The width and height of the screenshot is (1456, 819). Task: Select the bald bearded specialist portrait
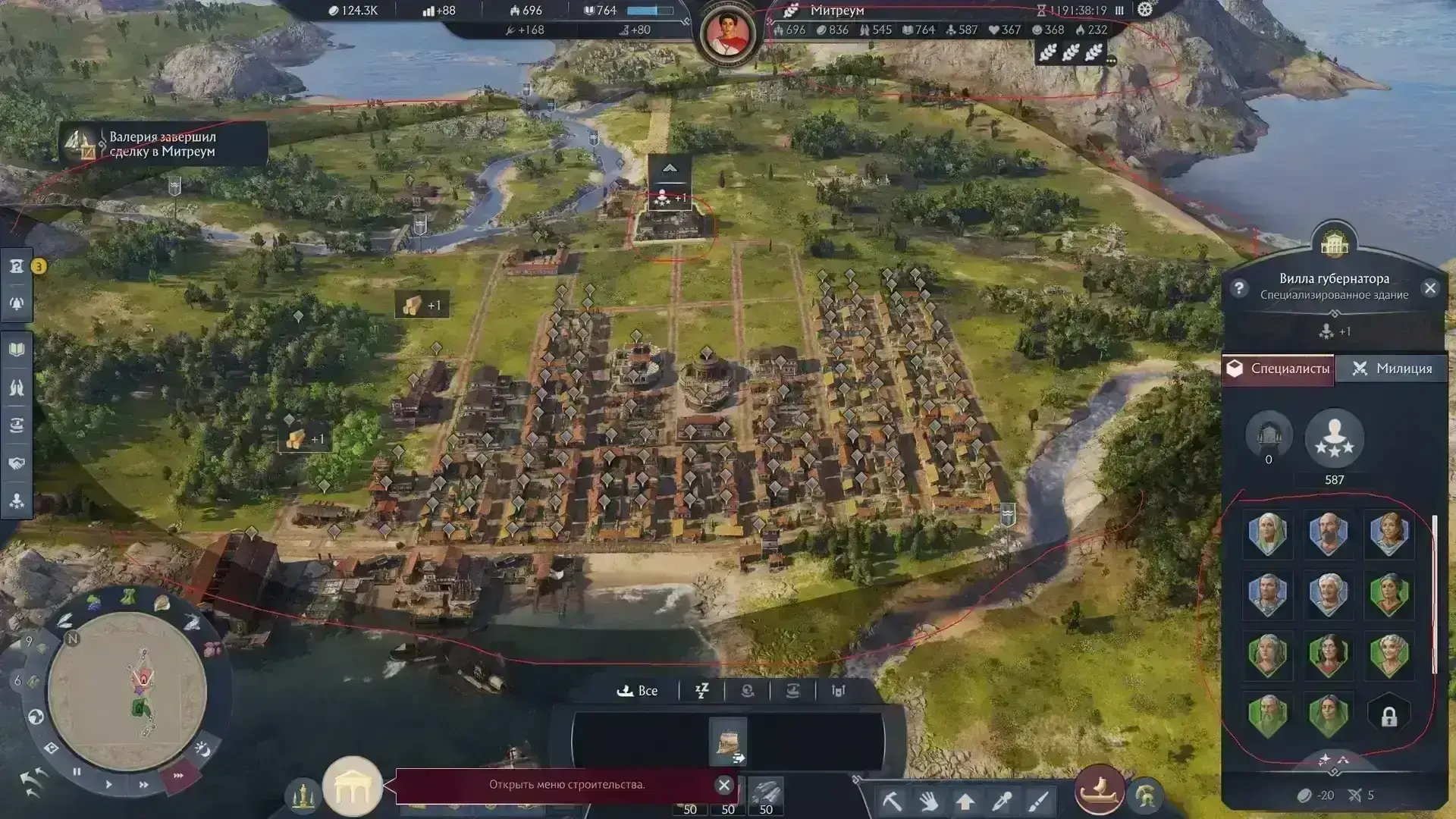pos(1328,534)
